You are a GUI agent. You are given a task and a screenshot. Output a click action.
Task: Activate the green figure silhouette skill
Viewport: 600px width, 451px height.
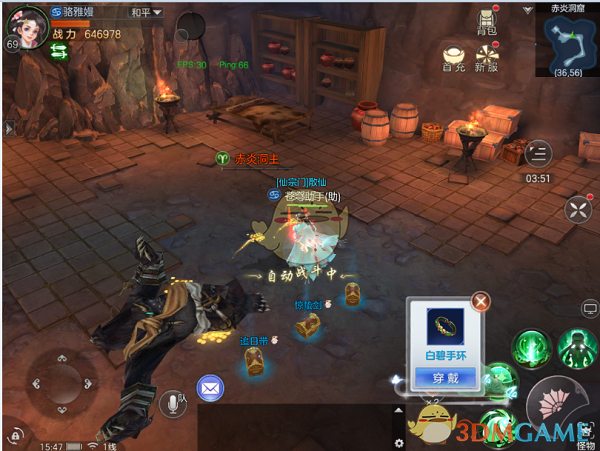coord(577,349)
